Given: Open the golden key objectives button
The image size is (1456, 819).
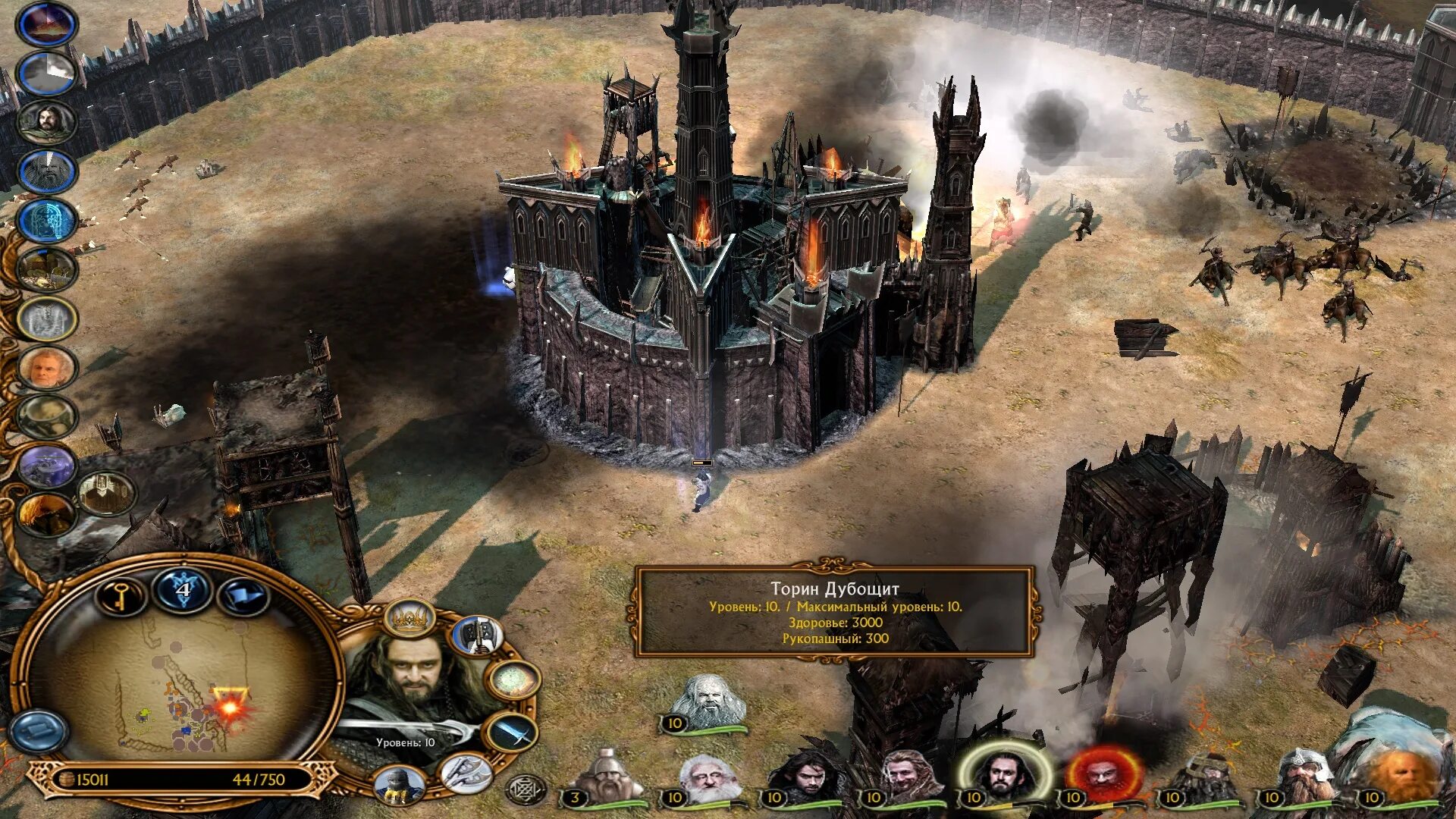Looking at the screenshot, I should (x=121, y=596).
